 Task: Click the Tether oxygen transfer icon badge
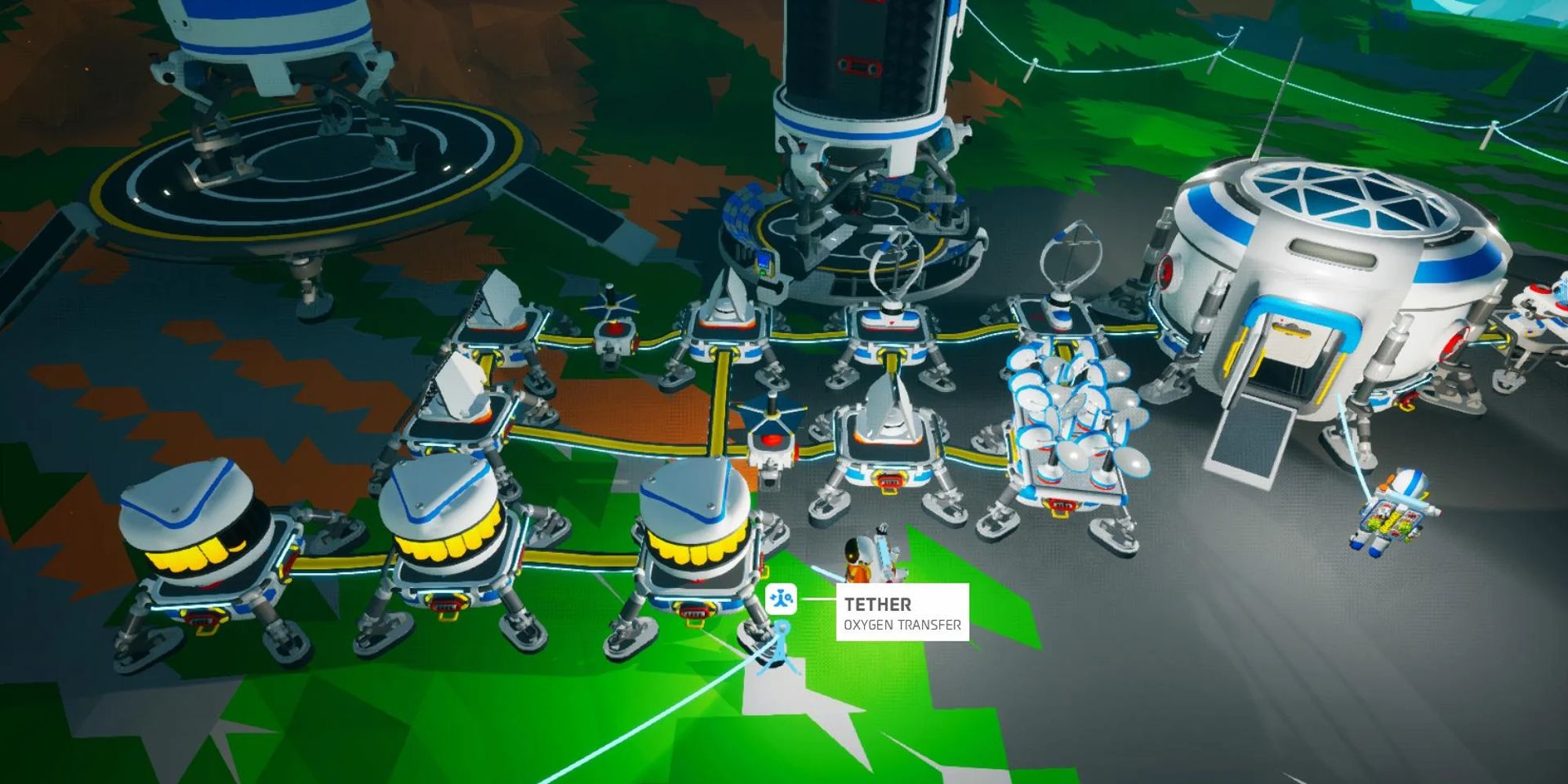782,598
